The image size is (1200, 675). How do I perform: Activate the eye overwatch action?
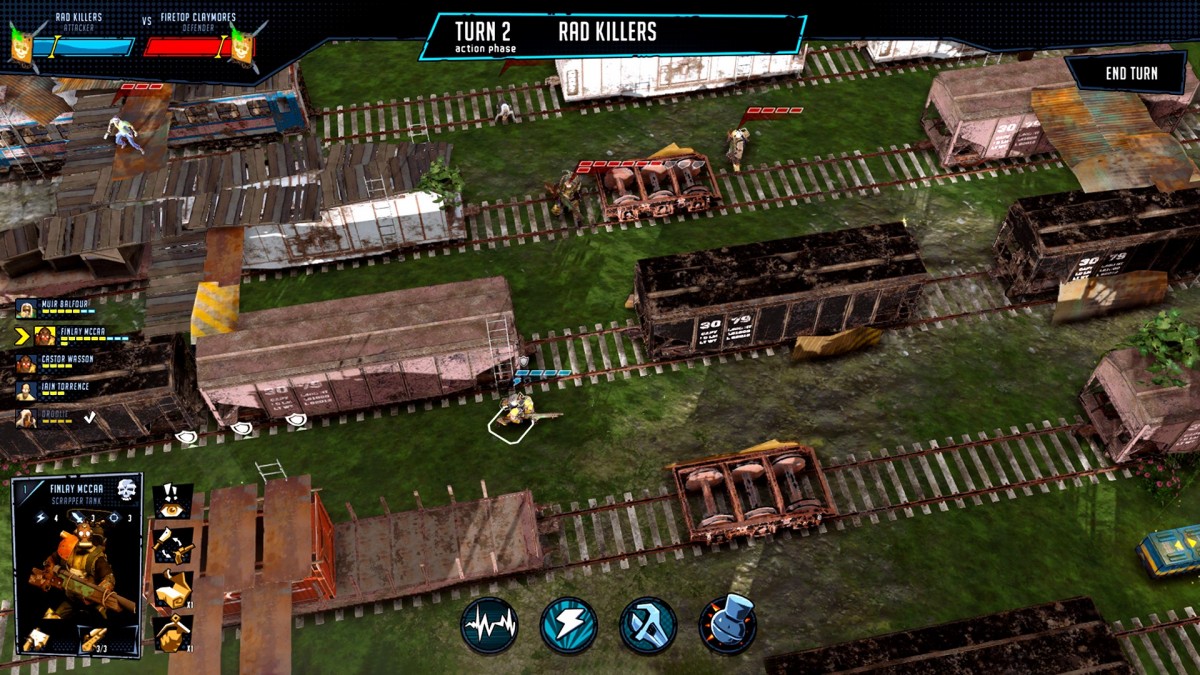tap(172, 501)
